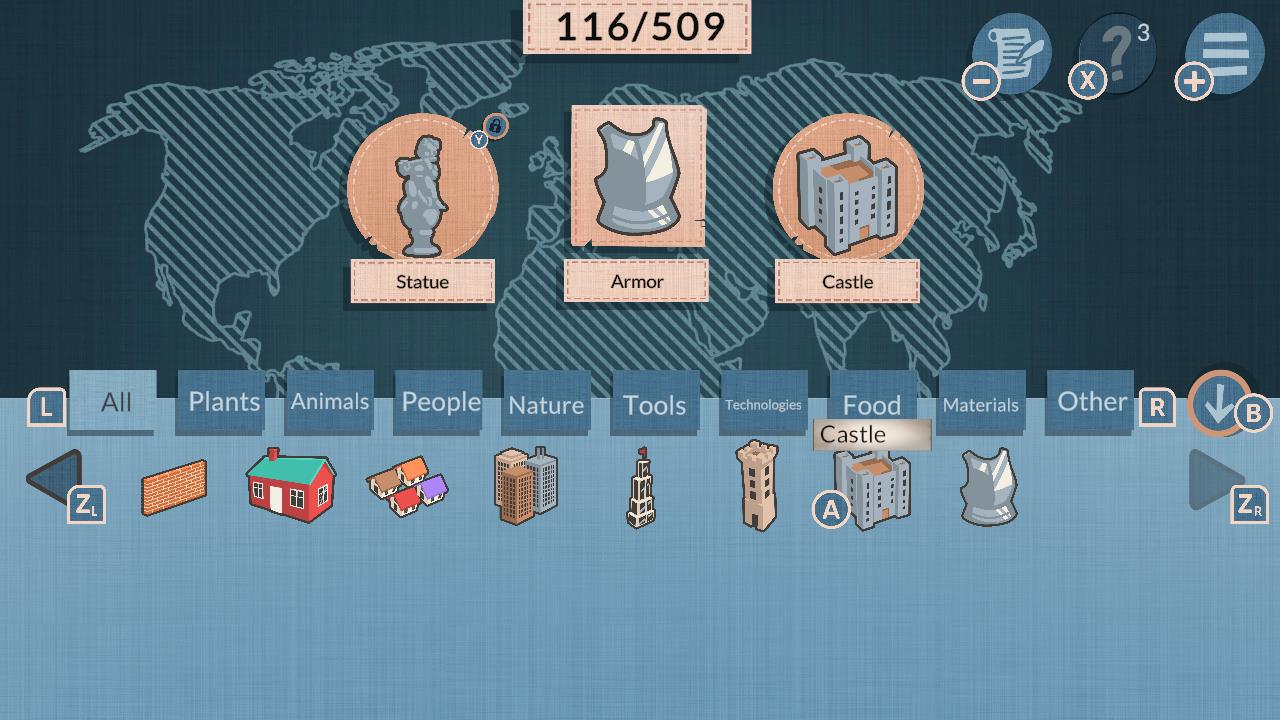Switch to the Plants tab
Image resolution: width=1280 pixels, height=720 pixels.
click(x=220, y=401)
